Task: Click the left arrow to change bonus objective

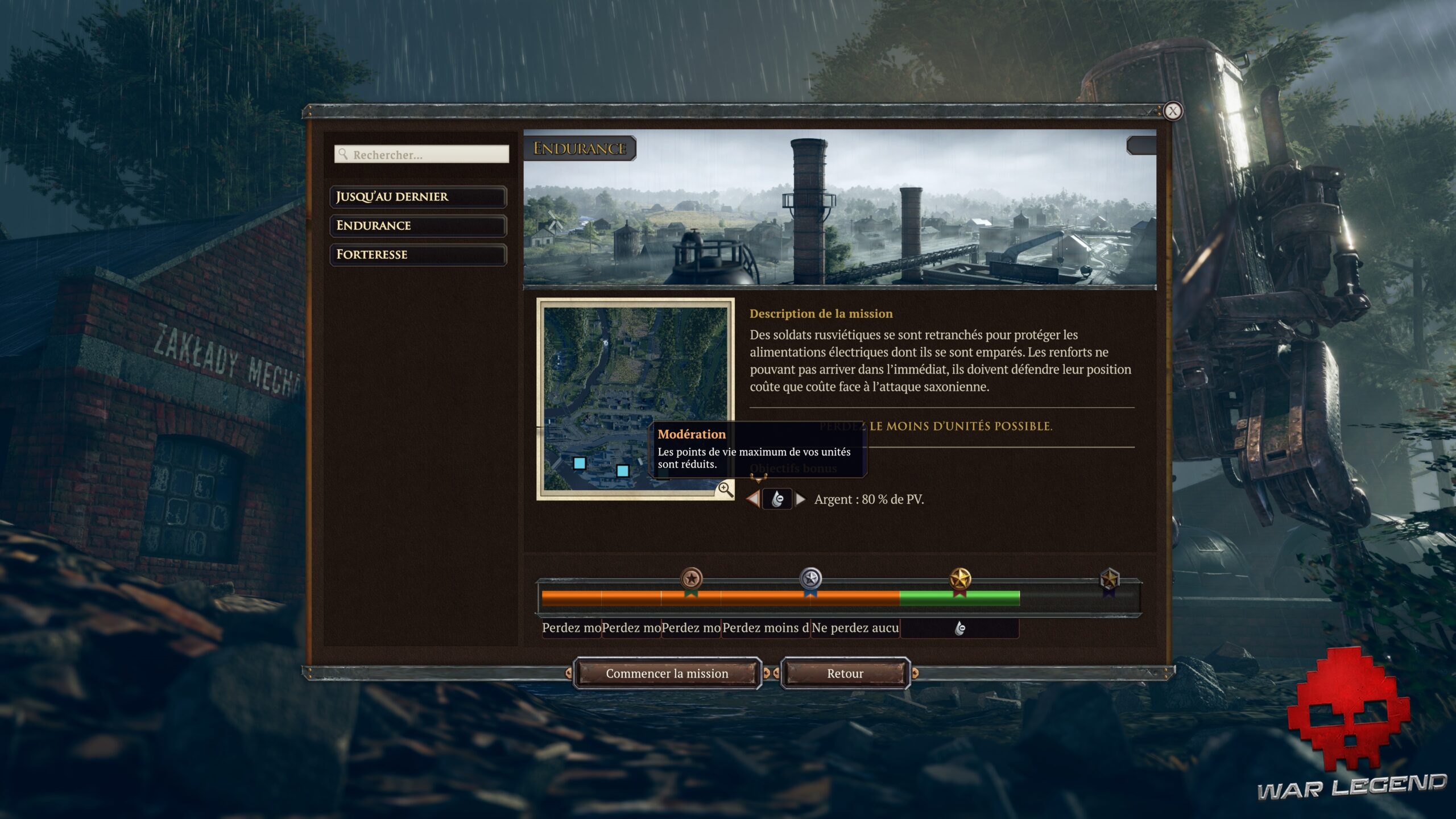Action: [754, 499]
